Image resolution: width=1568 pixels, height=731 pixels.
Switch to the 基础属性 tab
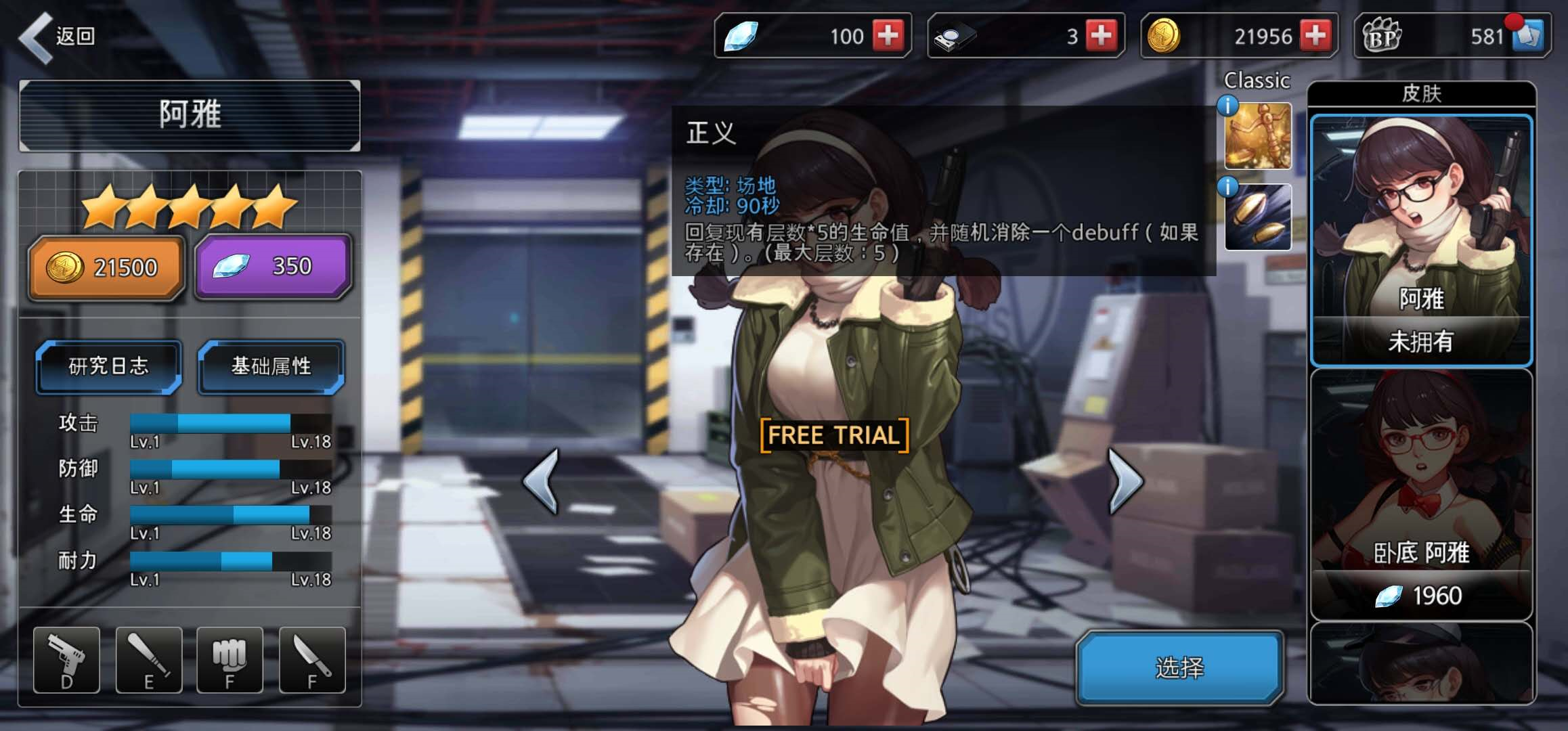click(271, 366)
